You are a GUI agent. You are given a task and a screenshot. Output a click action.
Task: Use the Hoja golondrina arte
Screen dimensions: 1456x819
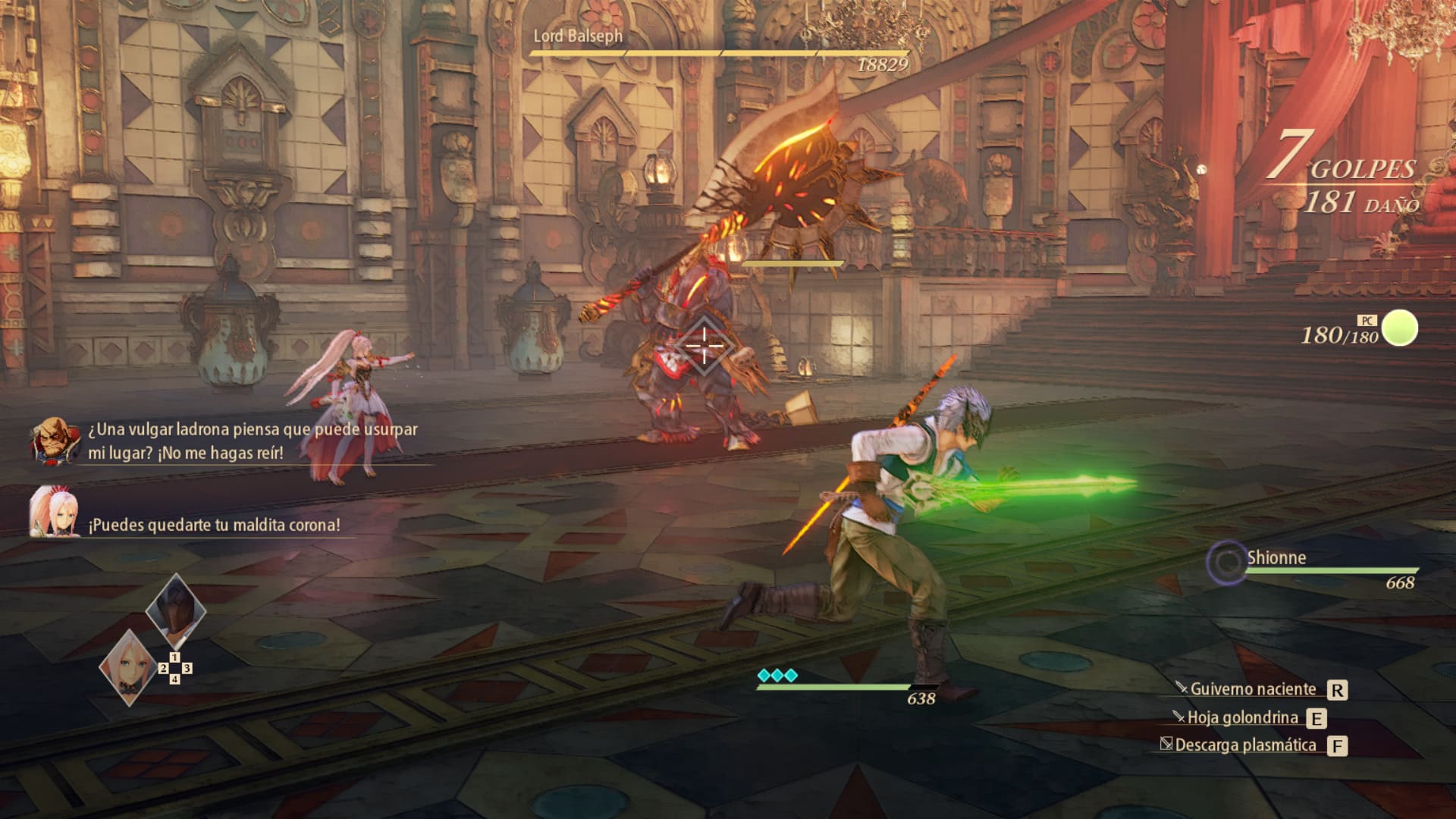1242,717
